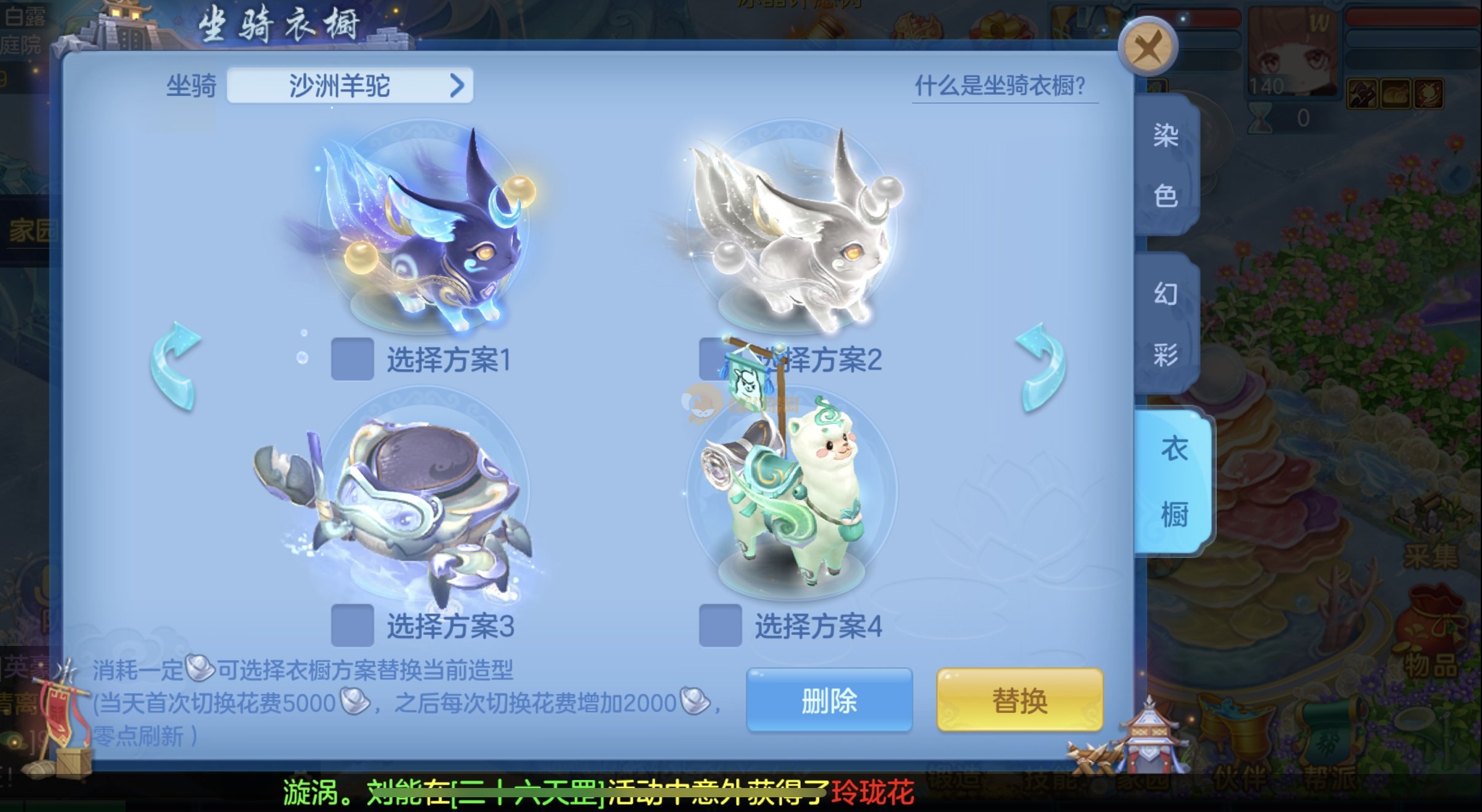Switch to the 染色 tab
Image resolution: width=1482 pixels, height=812 pixels.
coord(1165,165)
